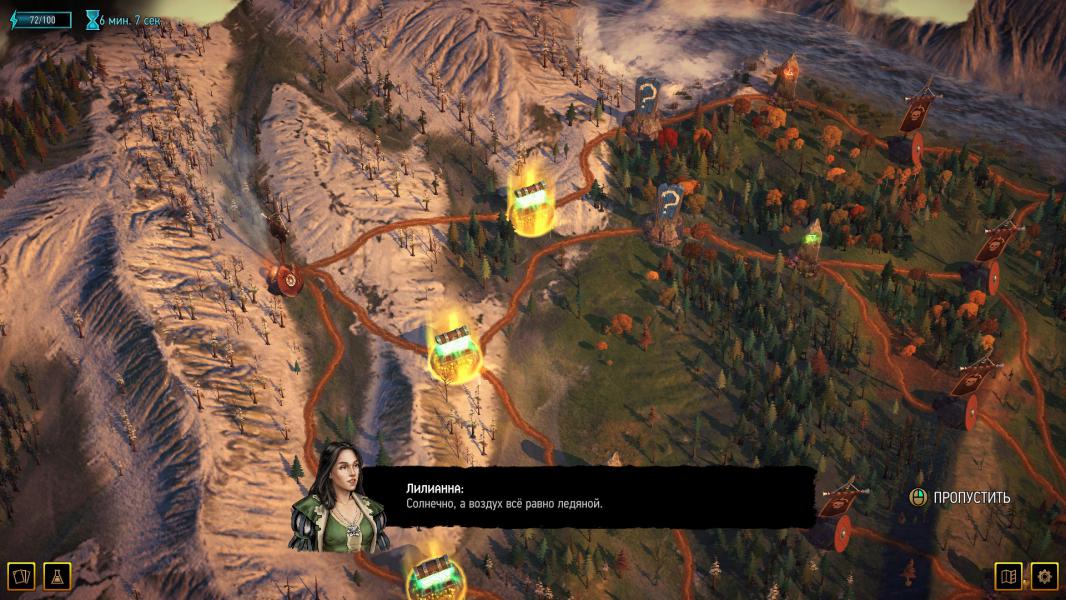Open the potion flask menu
This screenshot has width=1066, height=600.
tap(57, 576)
